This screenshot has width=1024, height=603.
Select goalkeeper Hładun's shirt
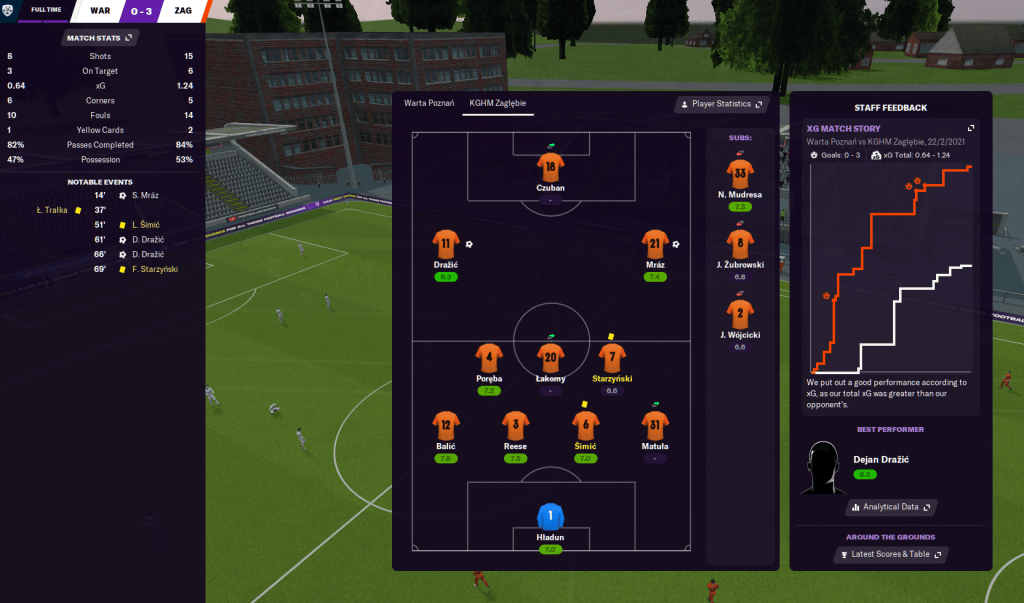[550, 517]
